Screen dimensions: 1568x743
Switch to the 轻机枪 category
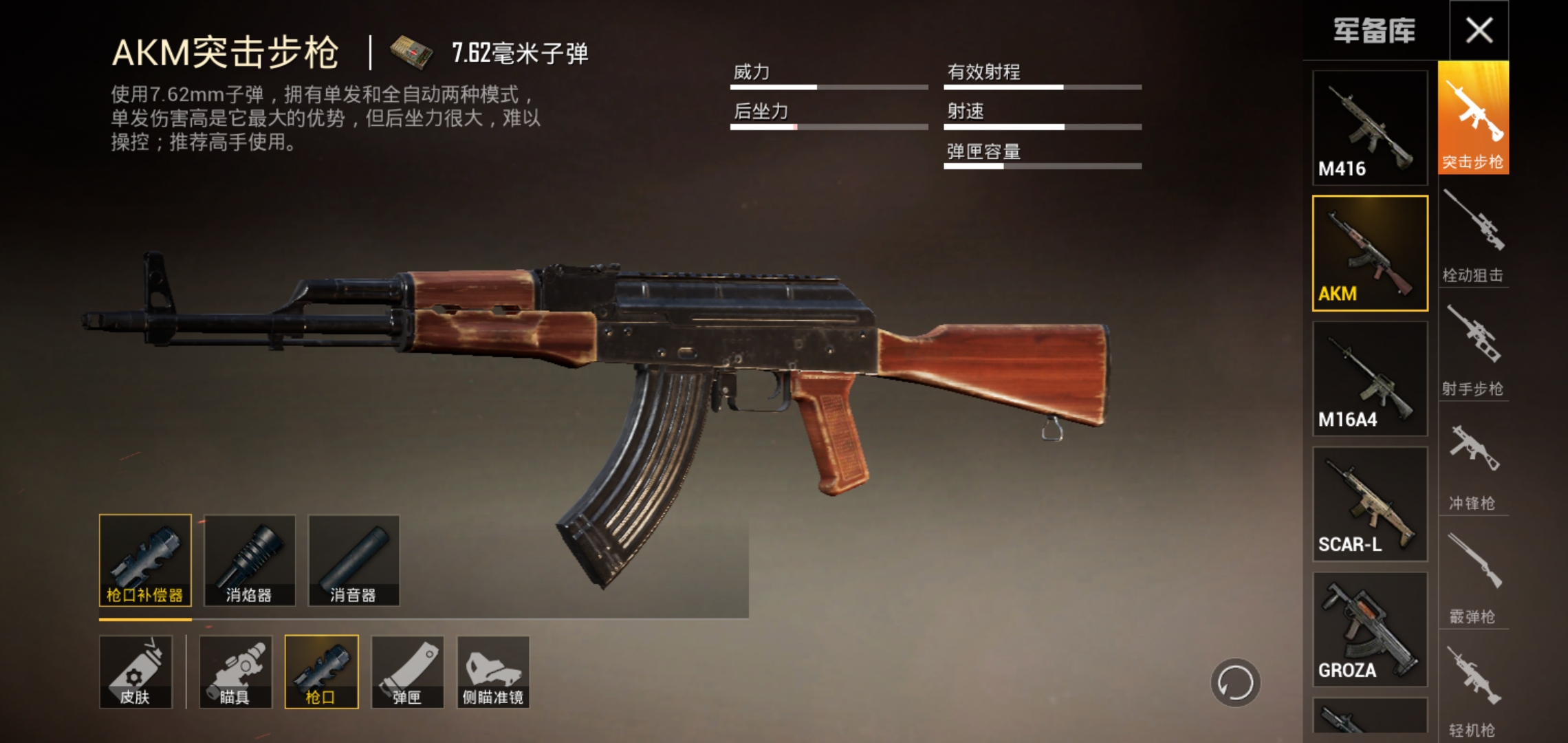(1473, 691)
